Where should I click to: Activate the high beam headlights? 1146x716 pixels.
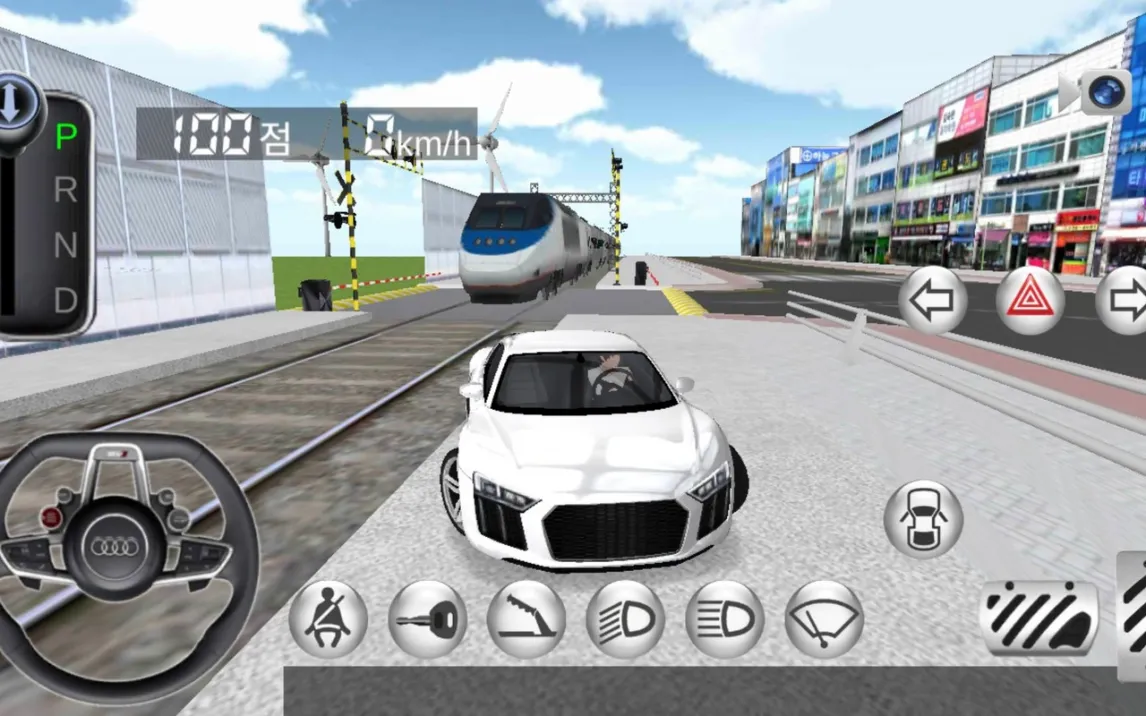(x=724, y=619)
